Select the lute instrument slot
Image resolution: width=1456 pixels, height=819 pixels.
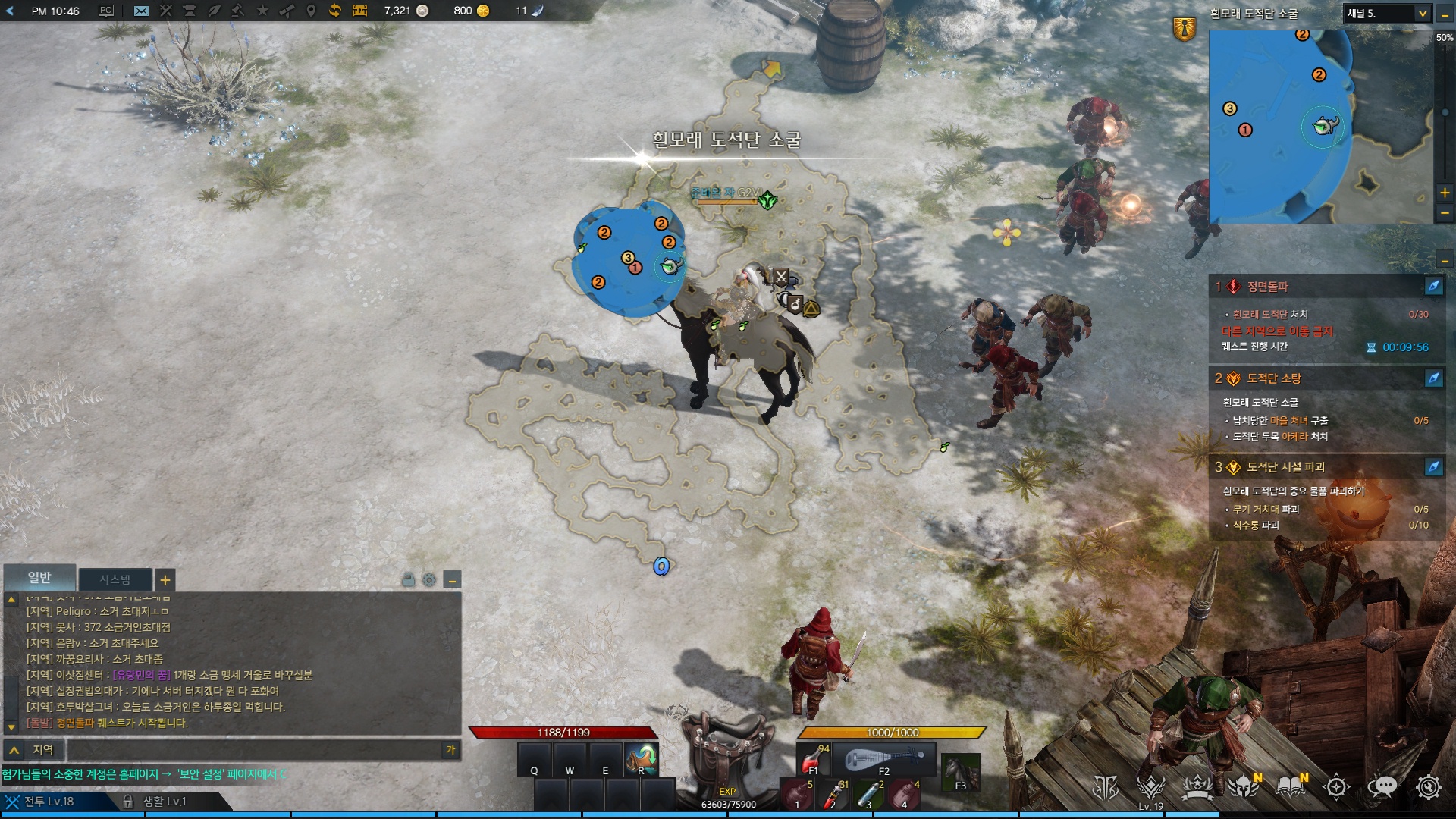point(884,758)
